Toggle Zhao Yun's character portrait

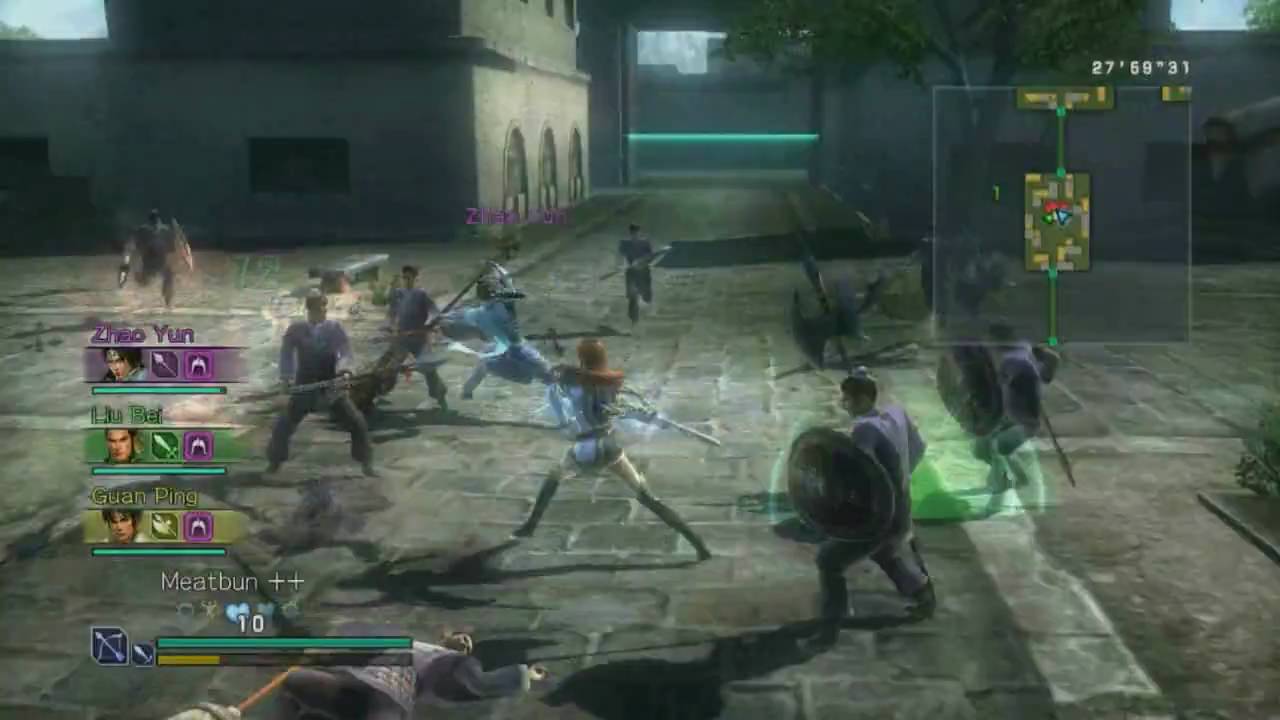pyautogui.click(x=120, y=365)
